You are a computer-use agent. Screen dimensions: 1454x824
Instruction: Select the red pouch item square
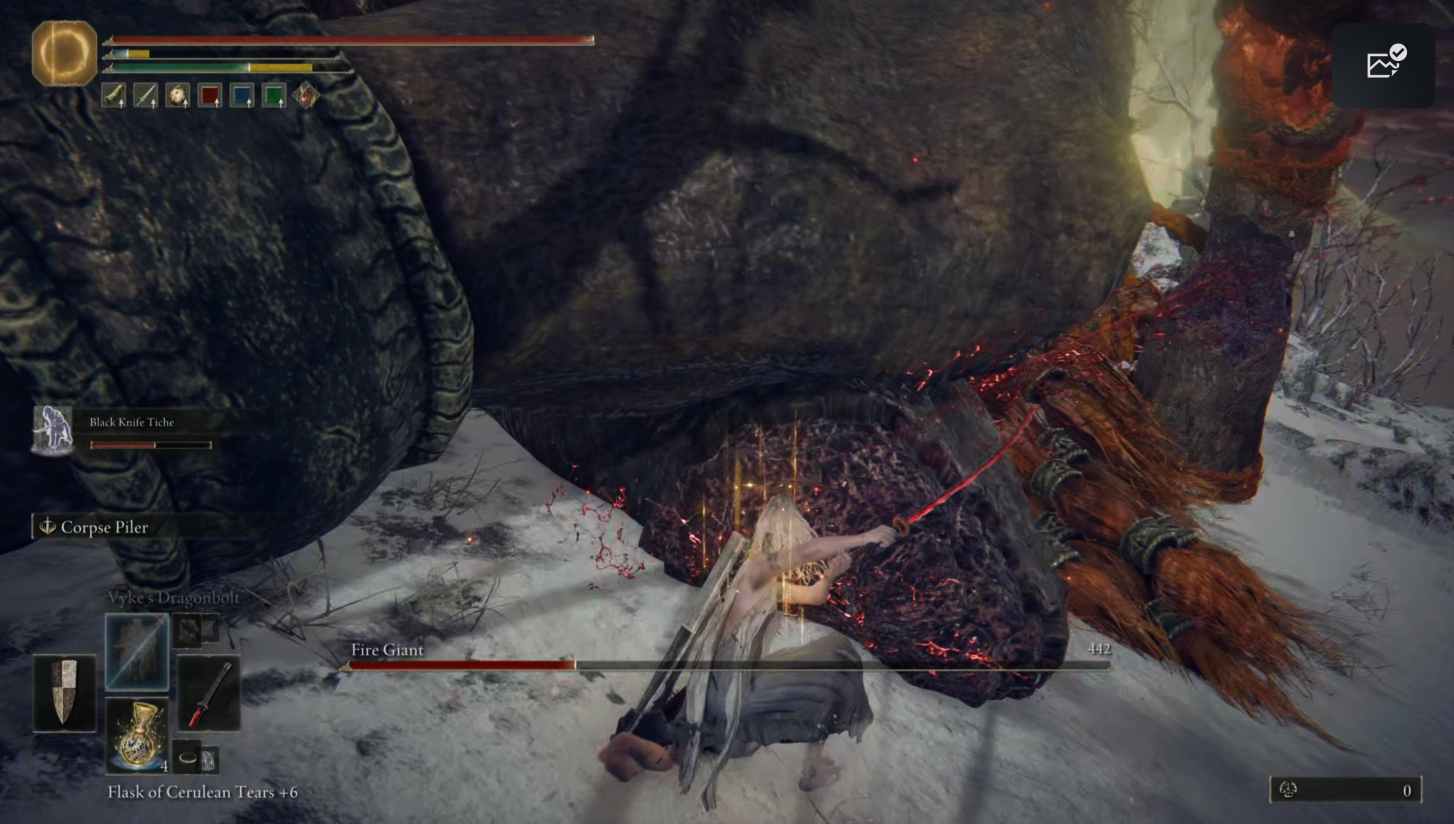tap(210, 97)
